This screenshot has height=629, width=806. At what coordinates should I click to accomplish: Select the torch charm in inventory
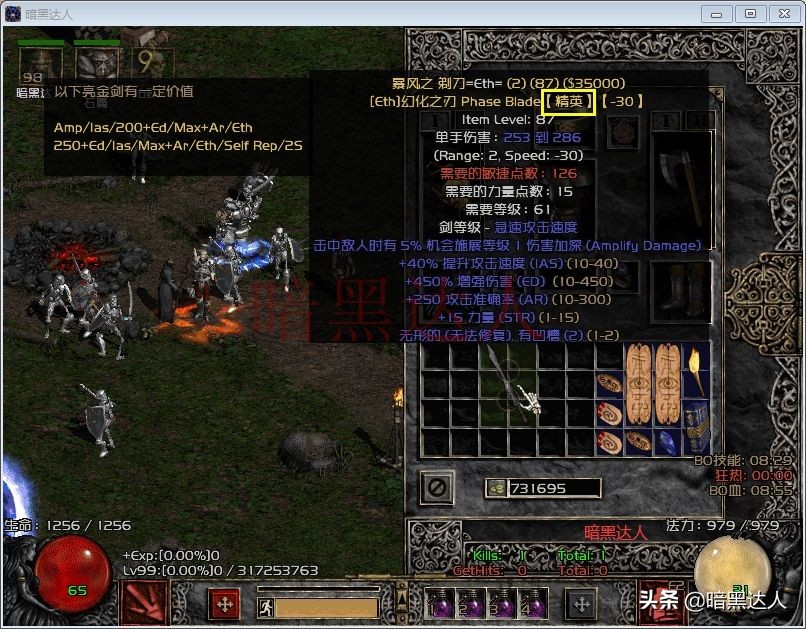point(695,370)
